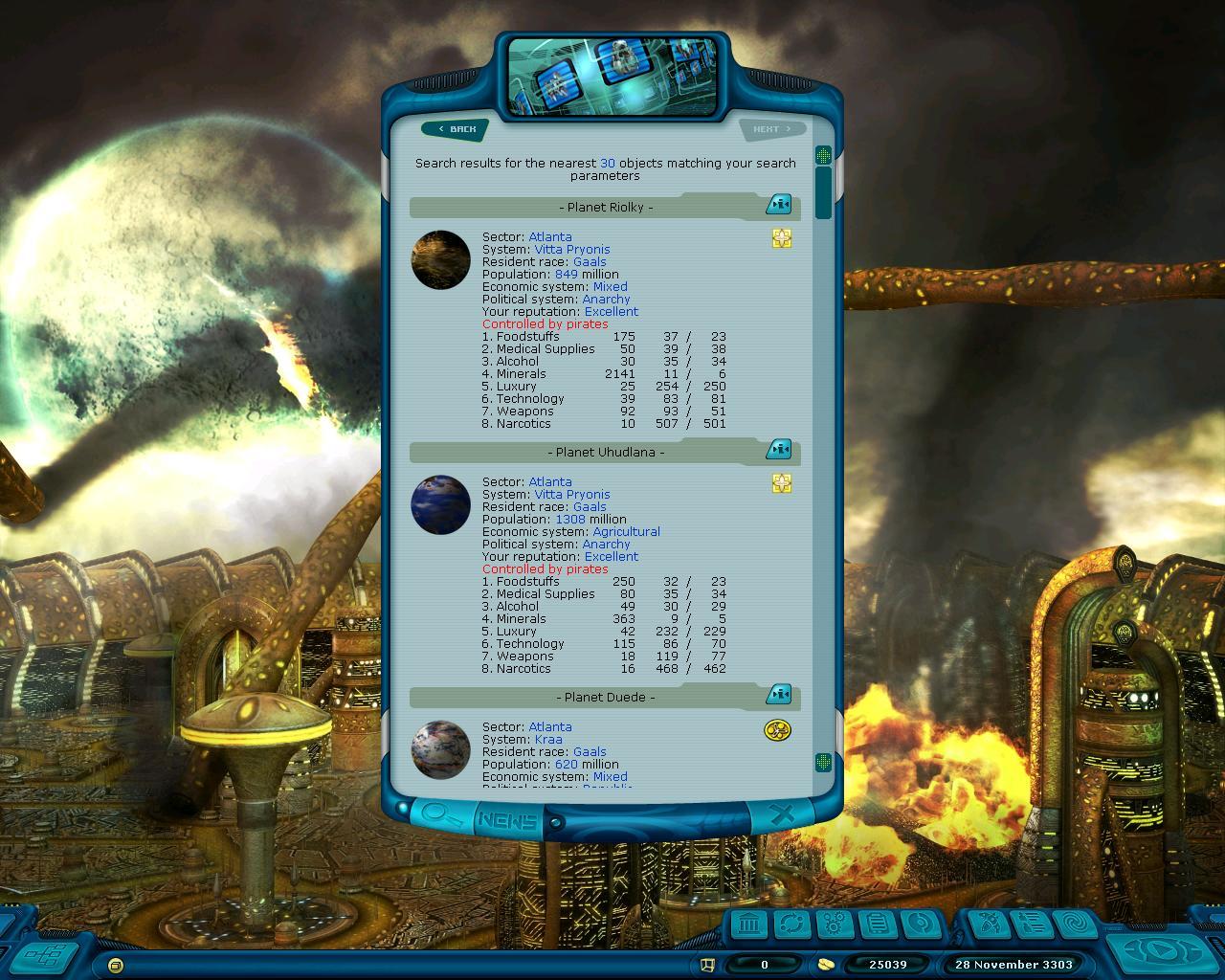Screen dimensions: 1225x980
Task: Open the government building icon
Action: [x=751, y=924]
